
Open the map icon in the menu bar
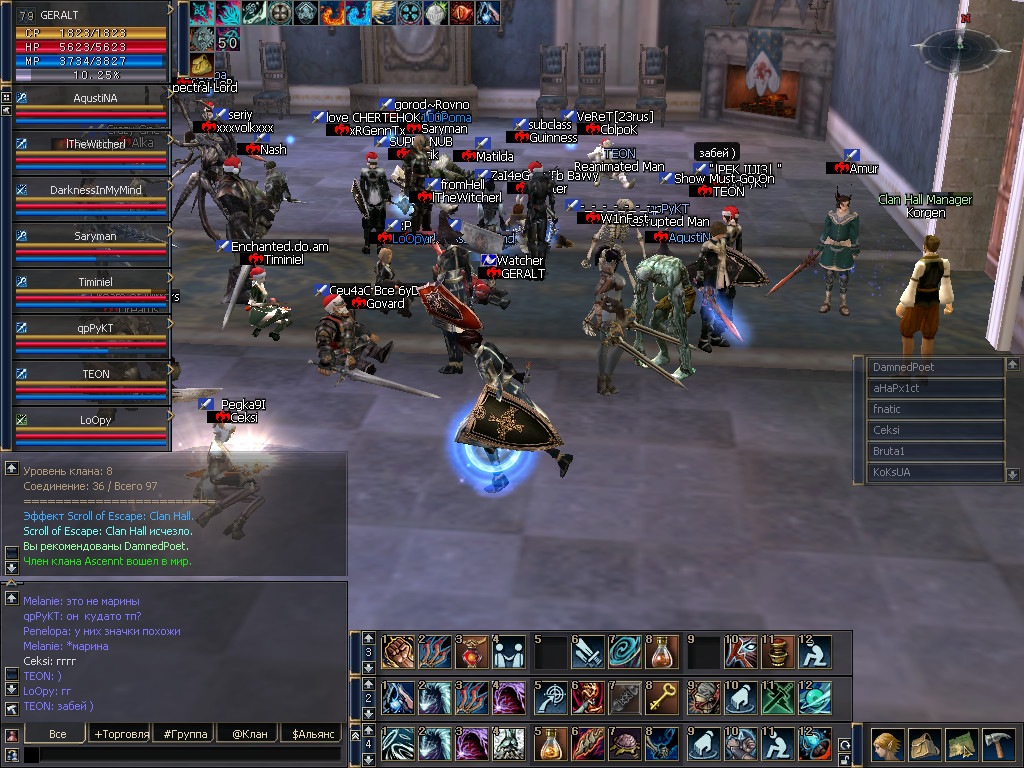coord(962,745)
